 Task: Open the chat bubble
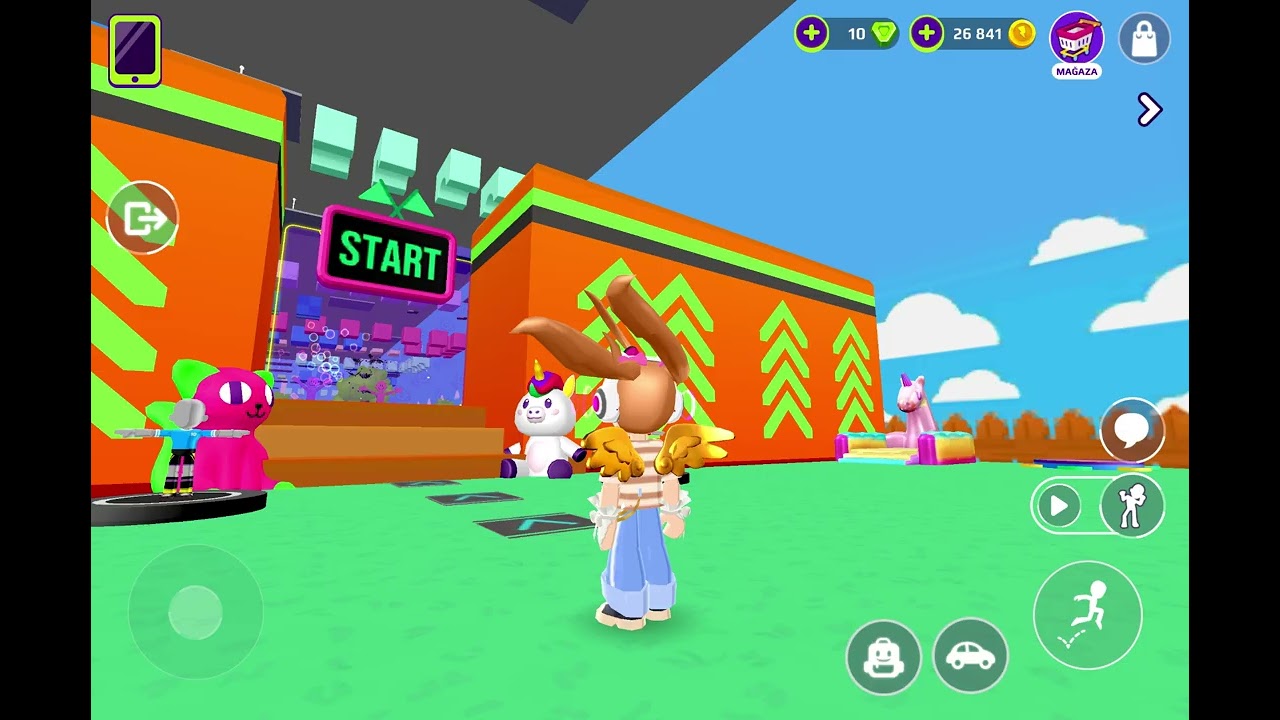(1132, 431)
